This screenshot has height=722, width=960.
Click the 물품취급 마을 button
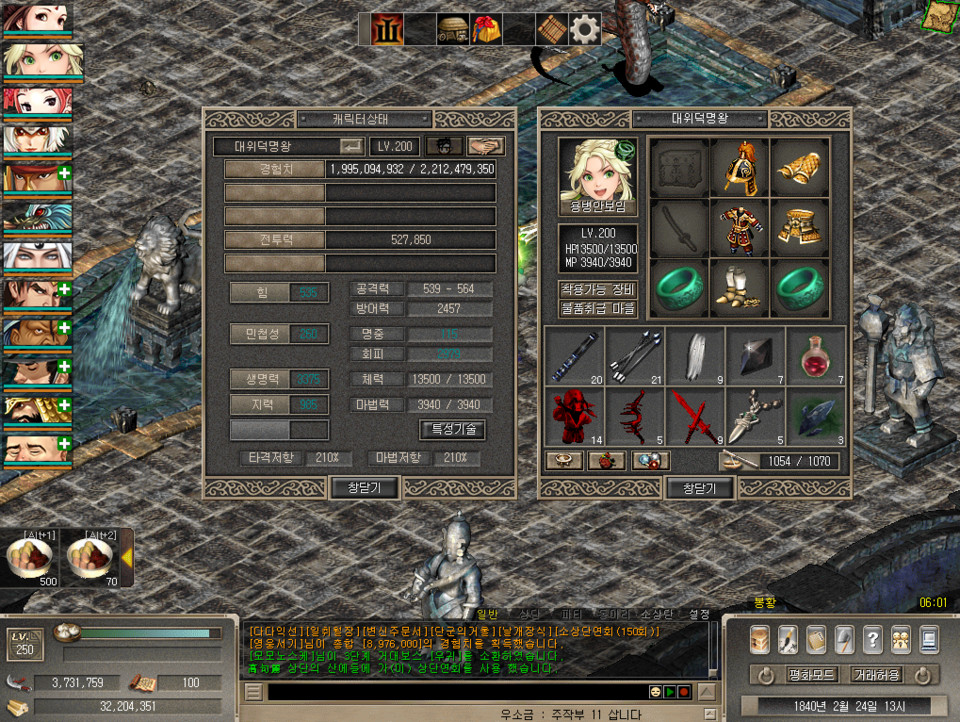click(x=598, y=309)
